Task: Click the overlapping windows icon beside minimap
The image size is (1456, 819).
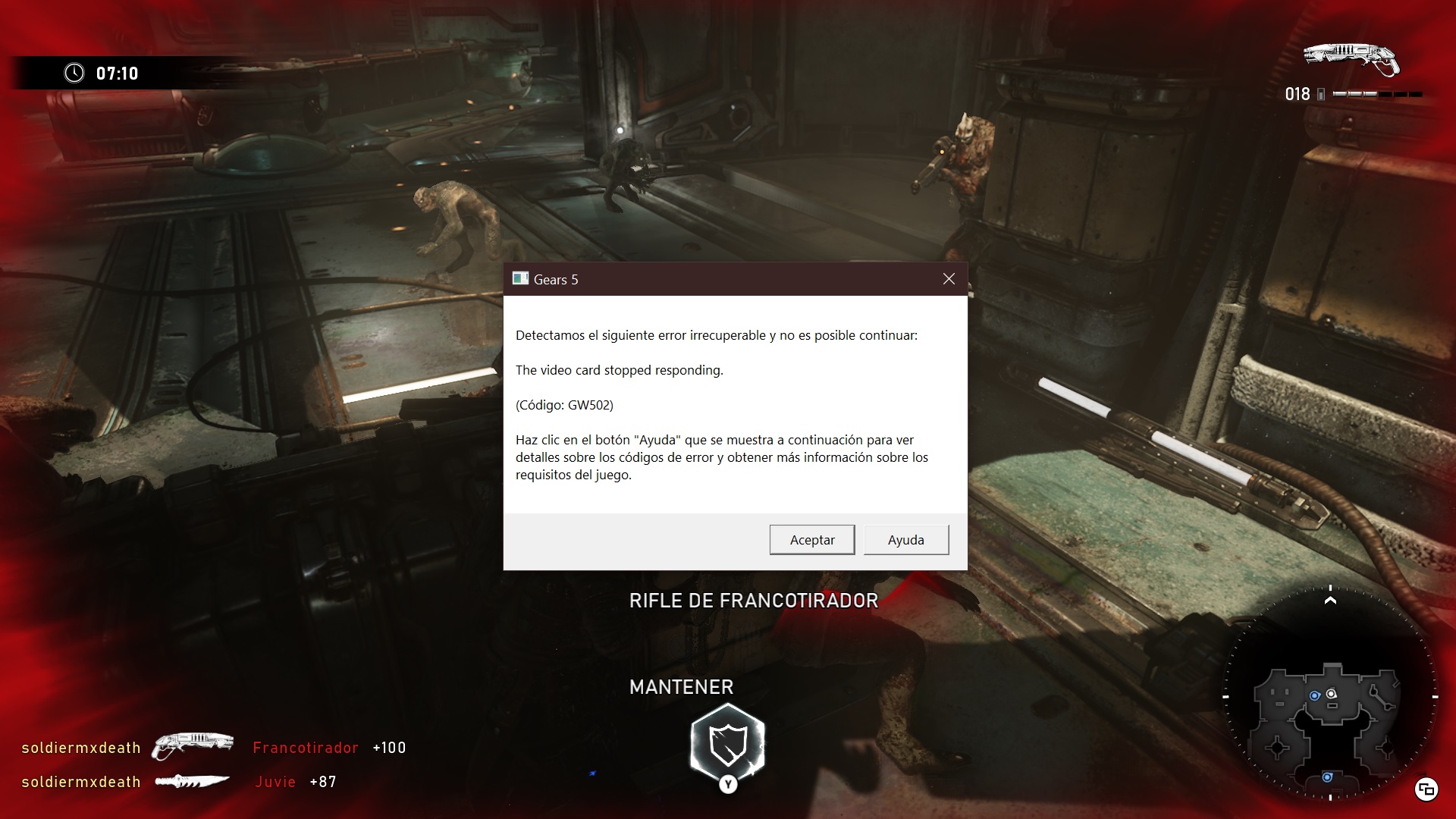Action: pyautogui.click(x=1426, y=789)
